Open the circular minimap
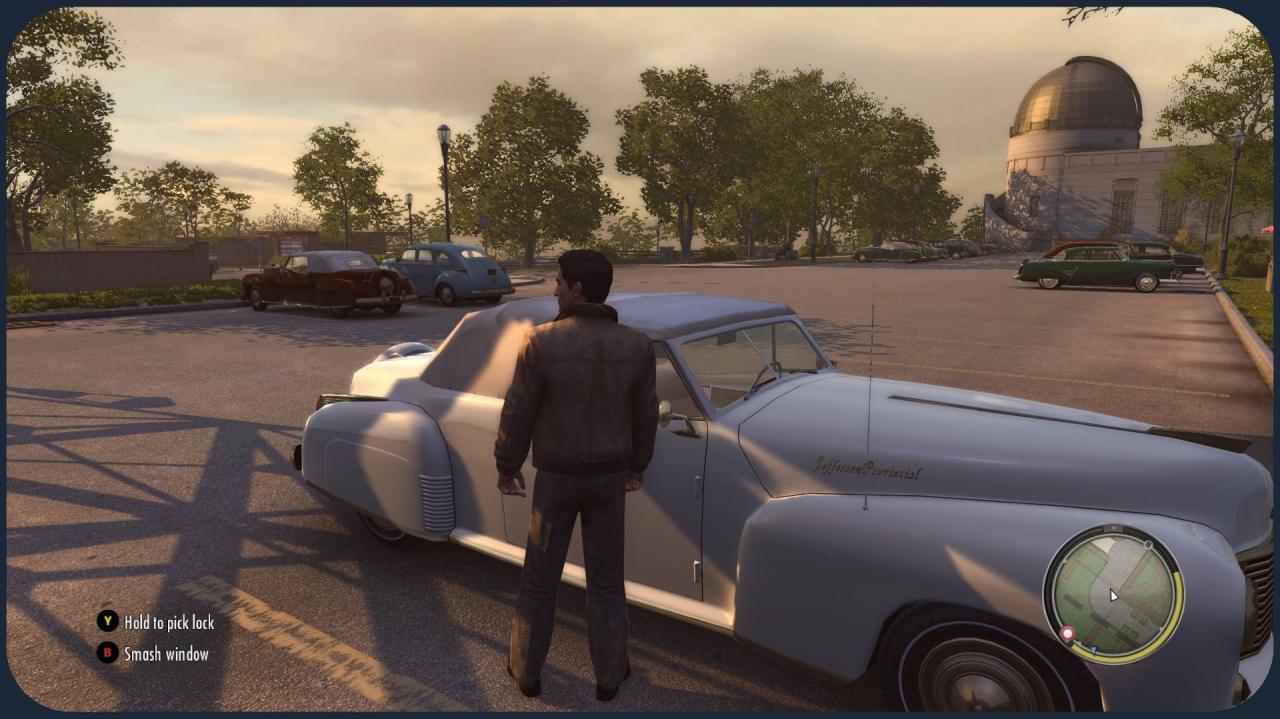1280x719 pixels. (1113, 594)
